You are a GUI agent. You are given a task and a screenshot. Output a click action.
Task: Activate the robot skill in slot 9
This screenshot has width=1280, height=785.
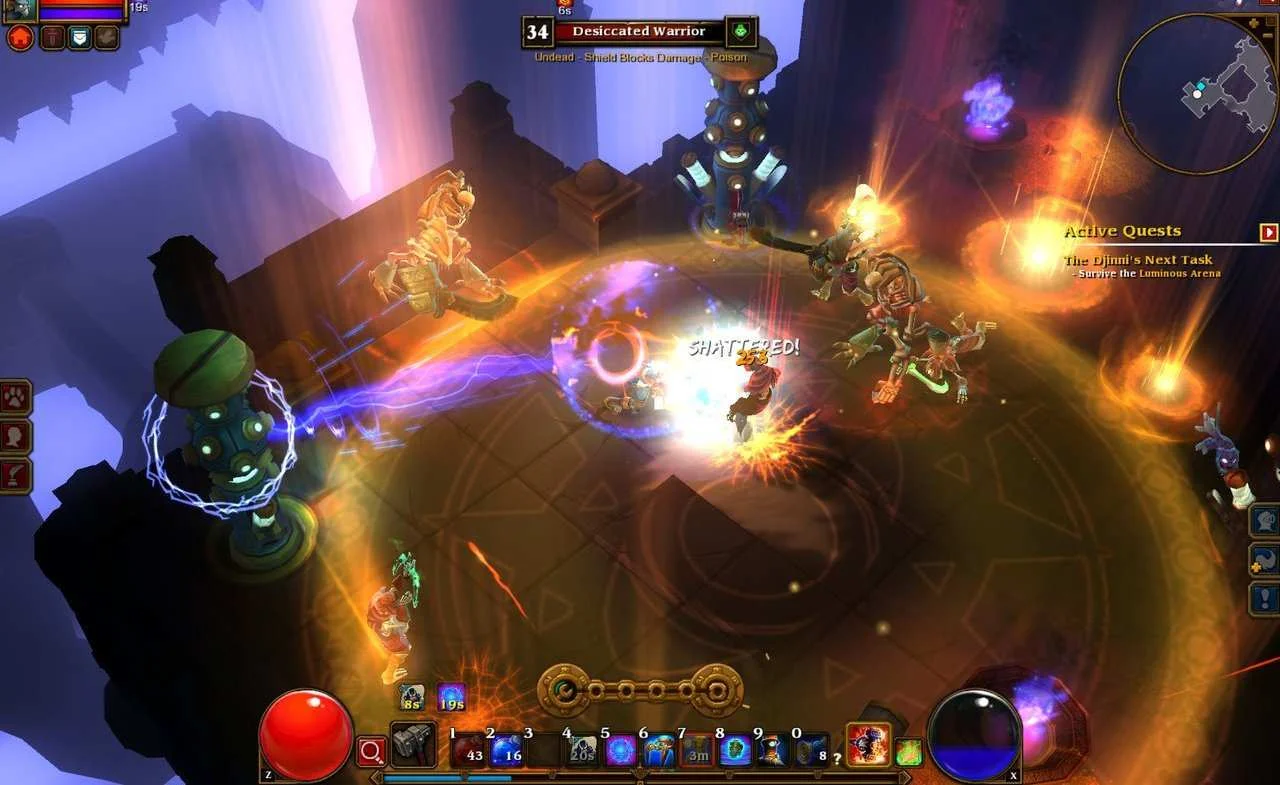[x=772, y=750]
